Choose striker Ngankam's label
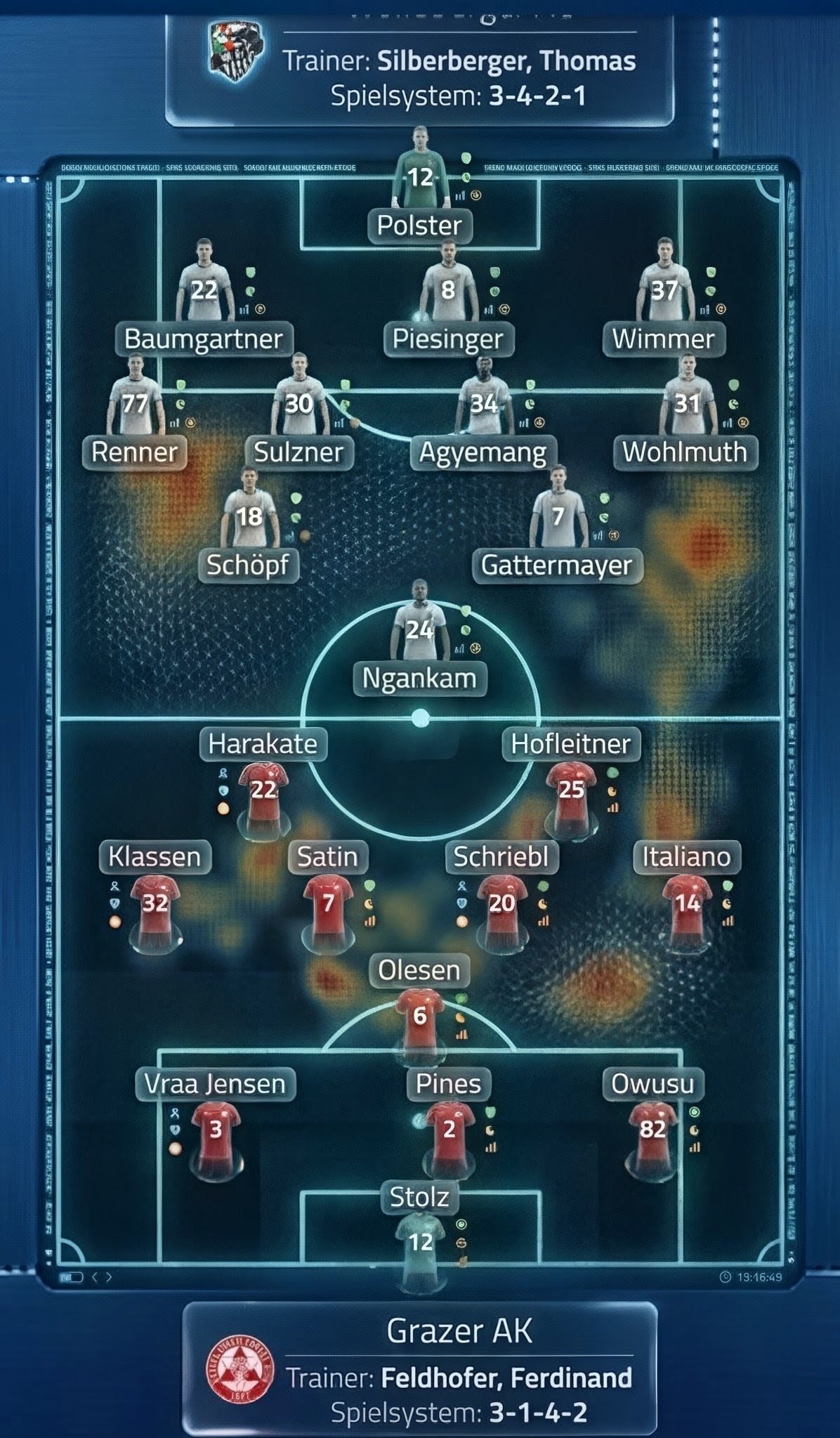The width and height of the screenshot is (840, 1438). click(419, 678)
